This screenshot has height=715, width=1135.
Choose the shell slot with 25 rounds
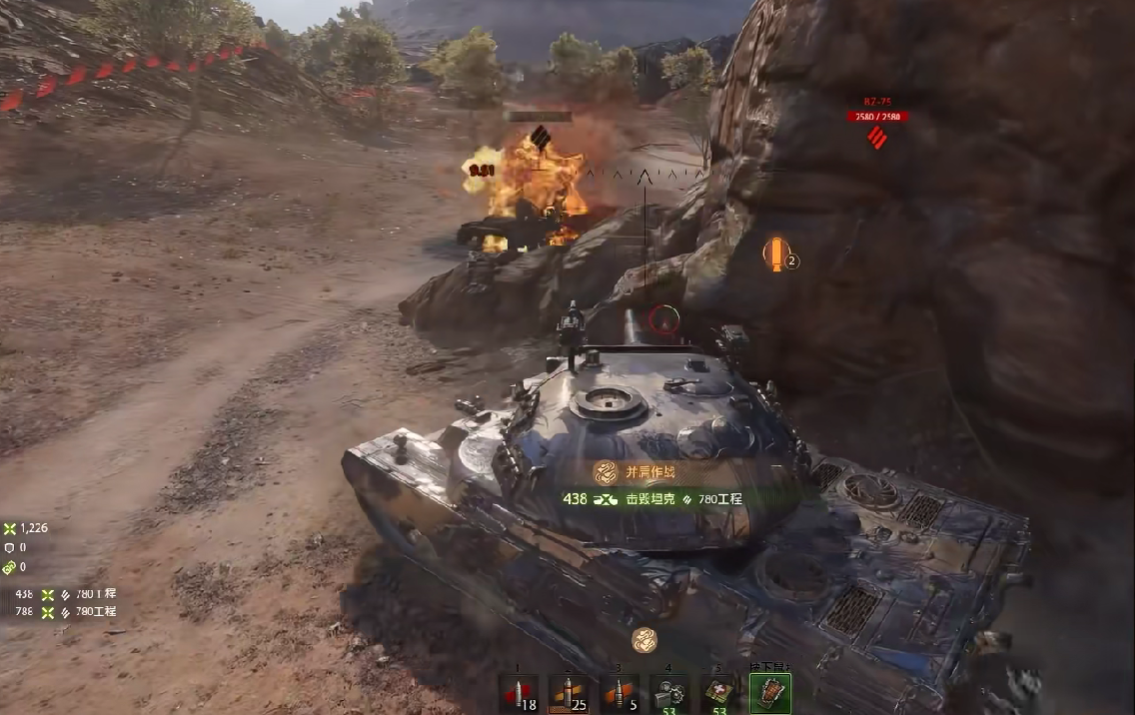[x=568, y=693]
